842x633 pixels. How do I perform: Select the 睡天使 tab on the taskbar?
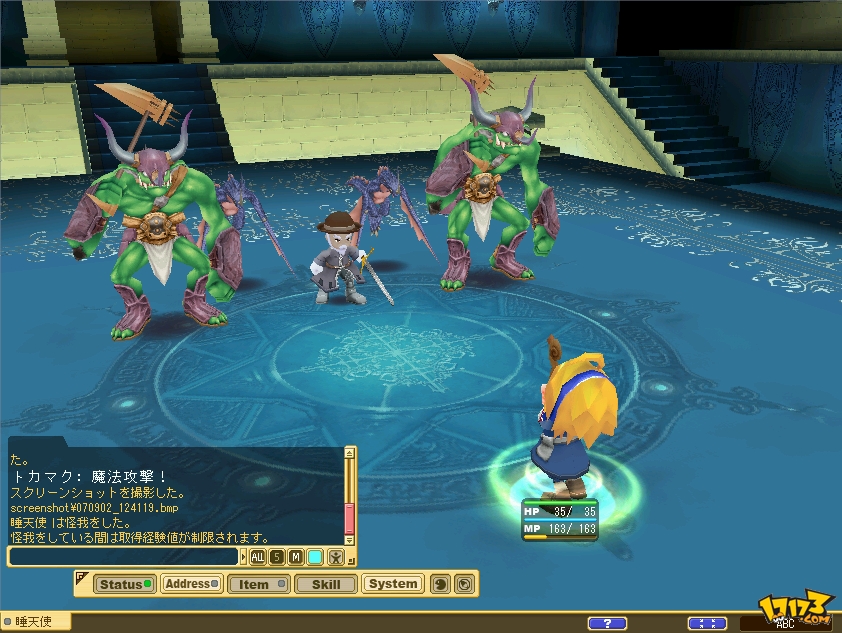click(35, 622)
